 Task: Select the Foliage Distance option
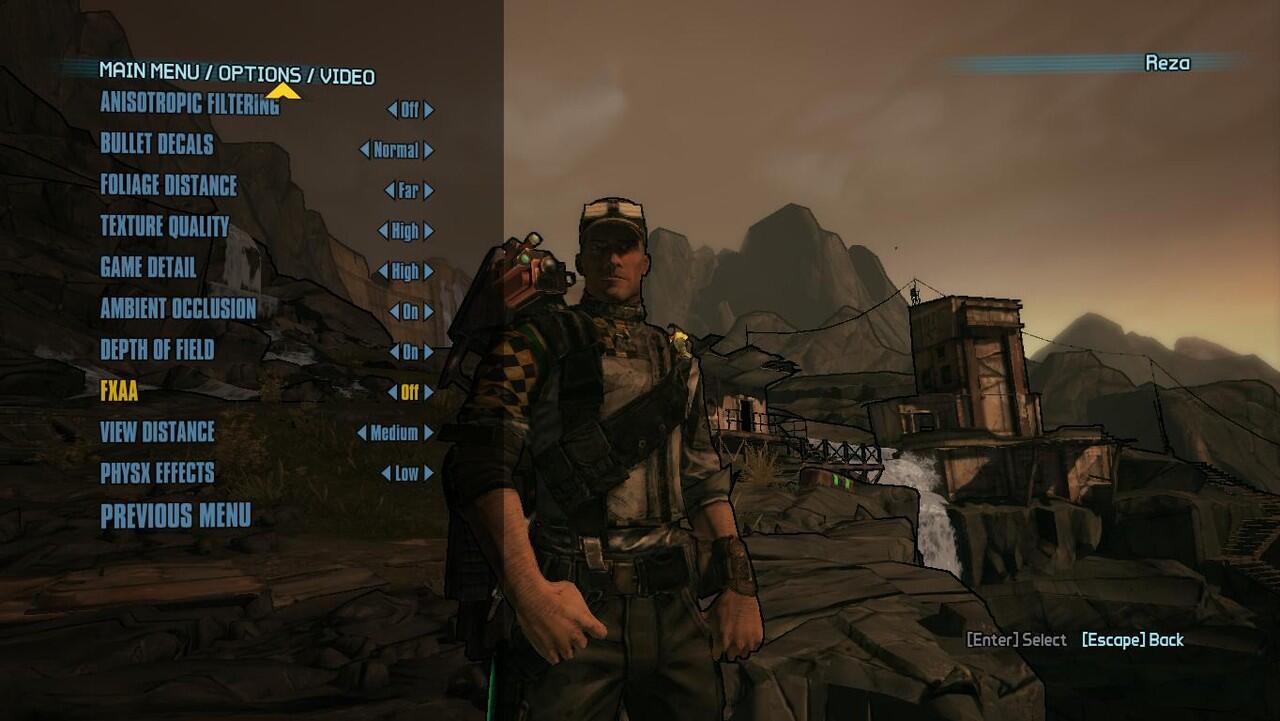click(x=168, y=185)
